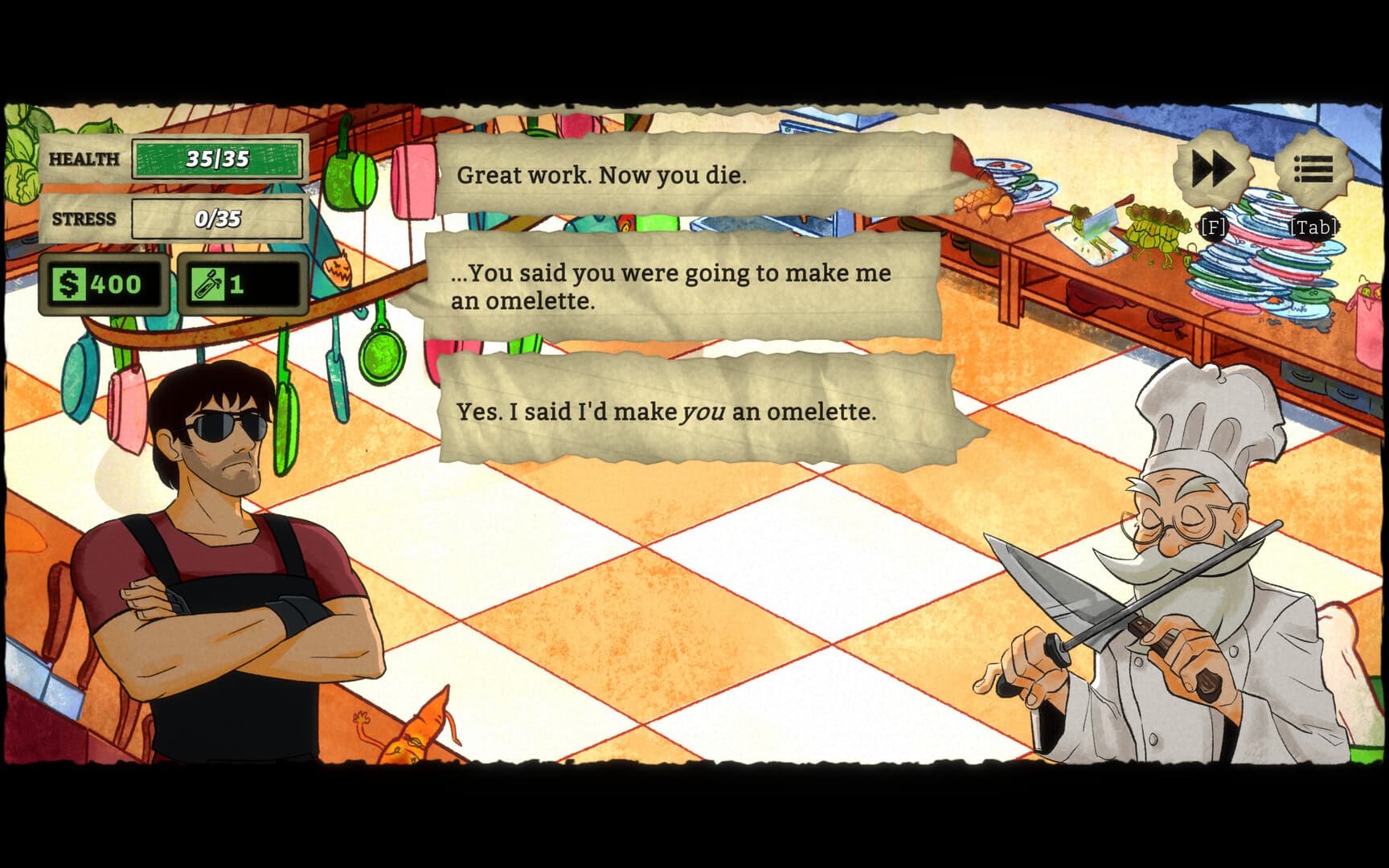1389x868 pixels.
Task: Click the [Tab] keybind badge under the log
Action: [1315, 227]
